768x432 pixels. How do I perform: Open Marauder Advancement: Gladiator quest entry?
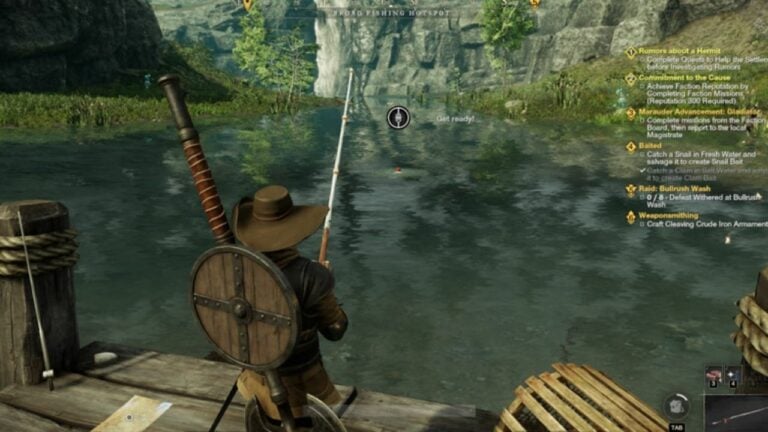coord(698,112)
